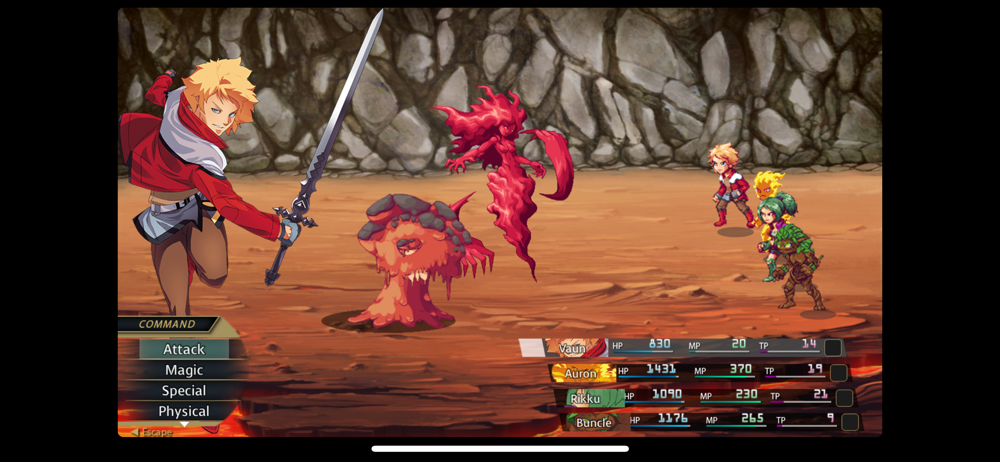This screenshot has width=1000, height=462.
Task: Select Vaun's party status row
Action: click(682, 347)
